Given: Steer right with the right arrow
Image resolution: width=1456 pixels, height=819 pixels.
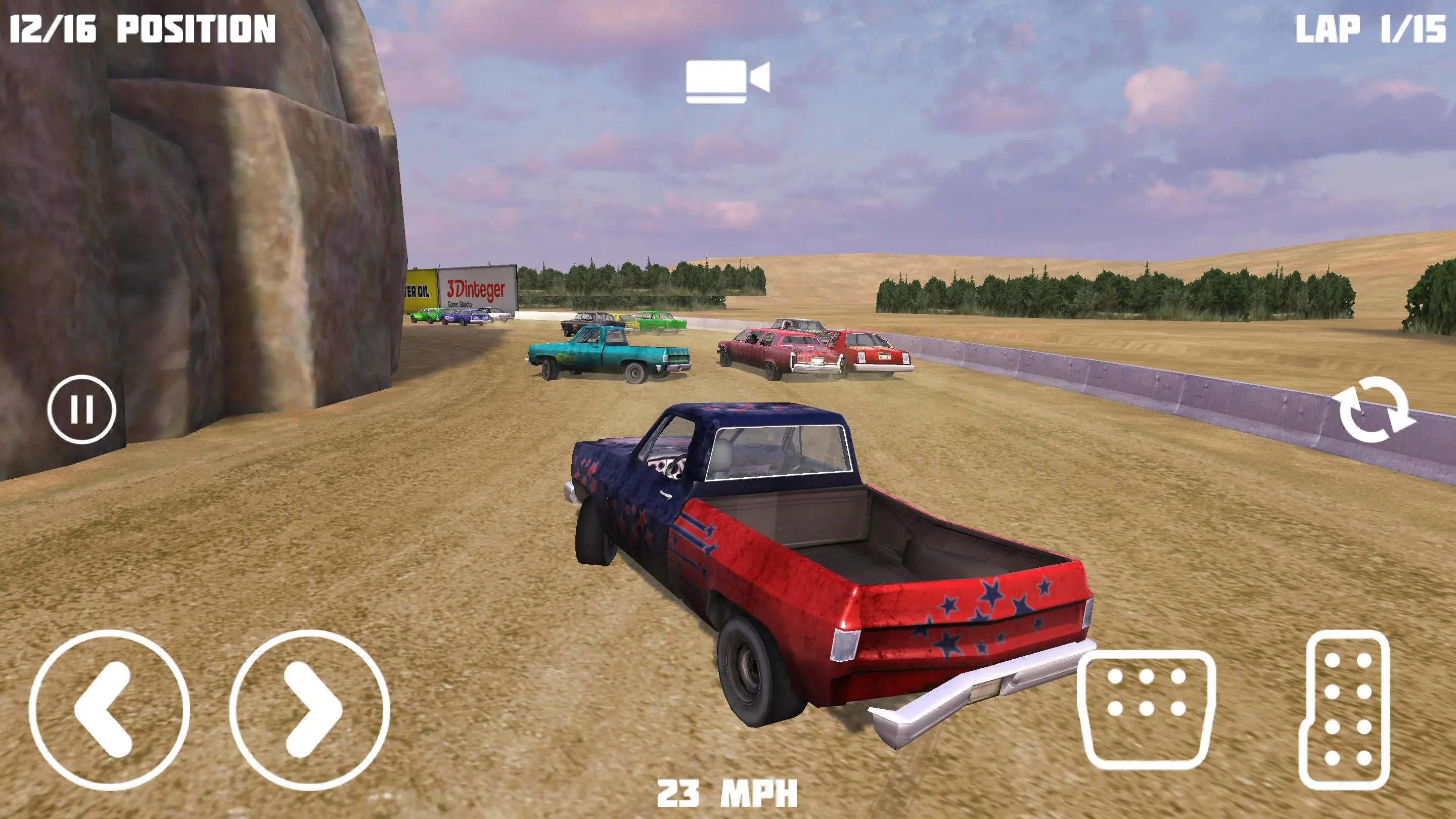Looking at the screenshot, I should pos(310,710).
